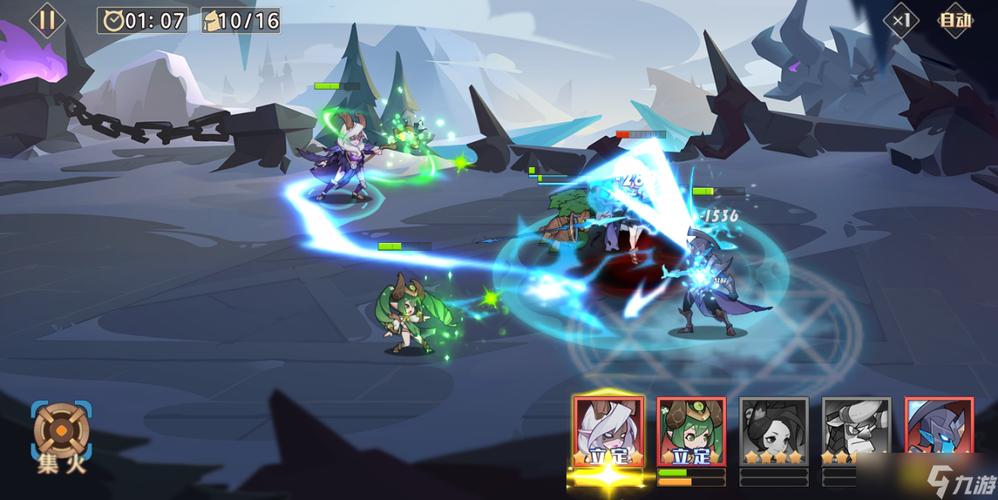998x500 pixels.
Task: Pause the battle
Action: pyautogui.click(x=46, y=19)
